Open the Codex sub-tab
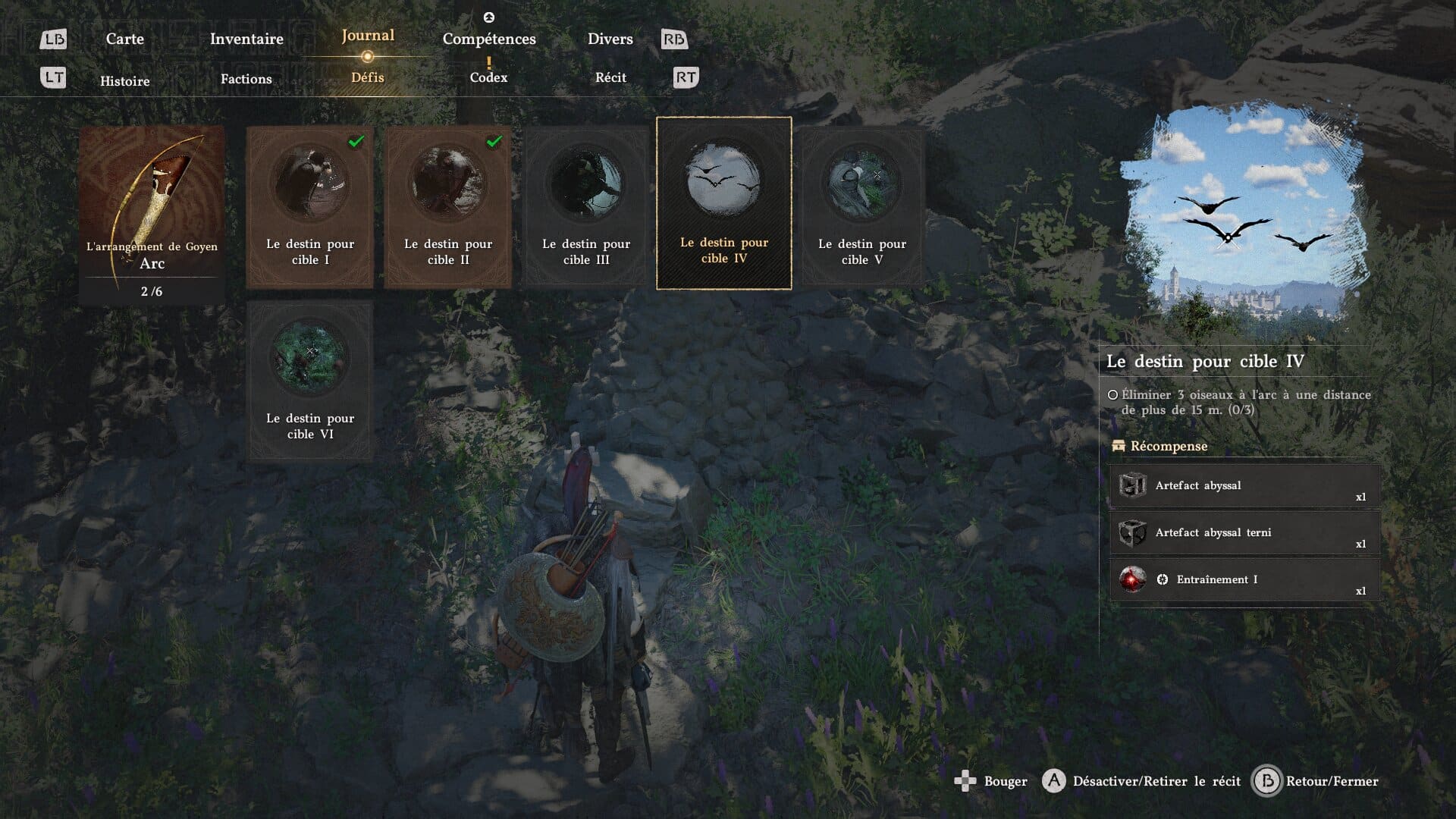1456x819 pixels. click(488, 77)
